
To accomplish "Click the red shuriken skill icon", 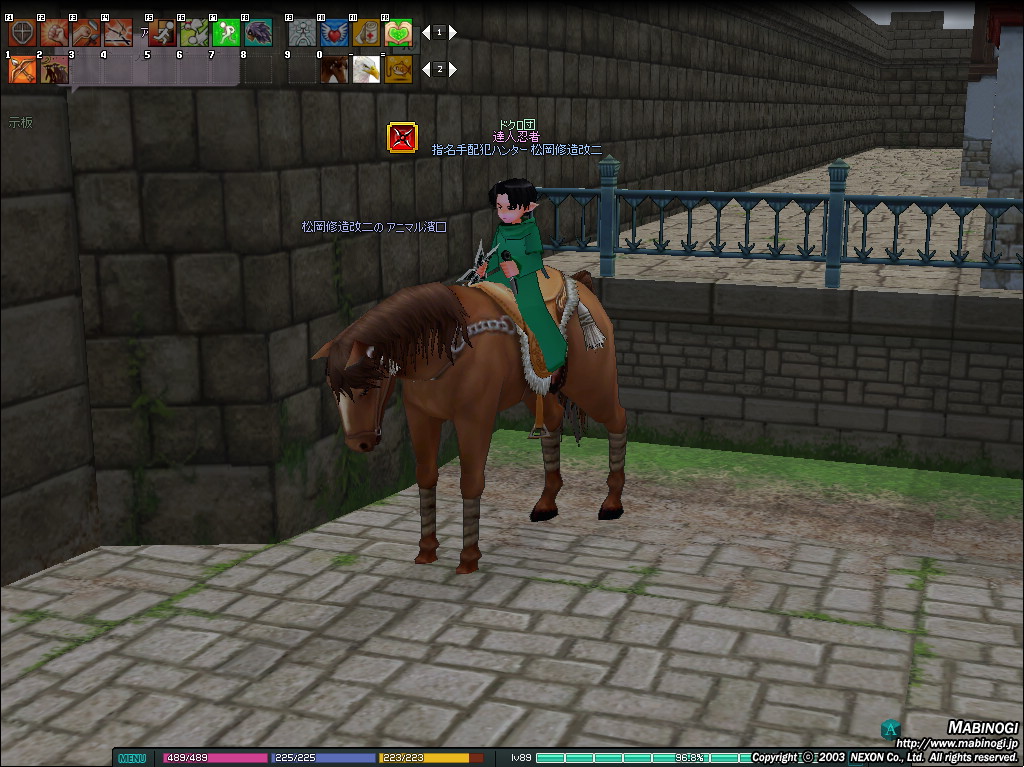I will tap(402, 138).
